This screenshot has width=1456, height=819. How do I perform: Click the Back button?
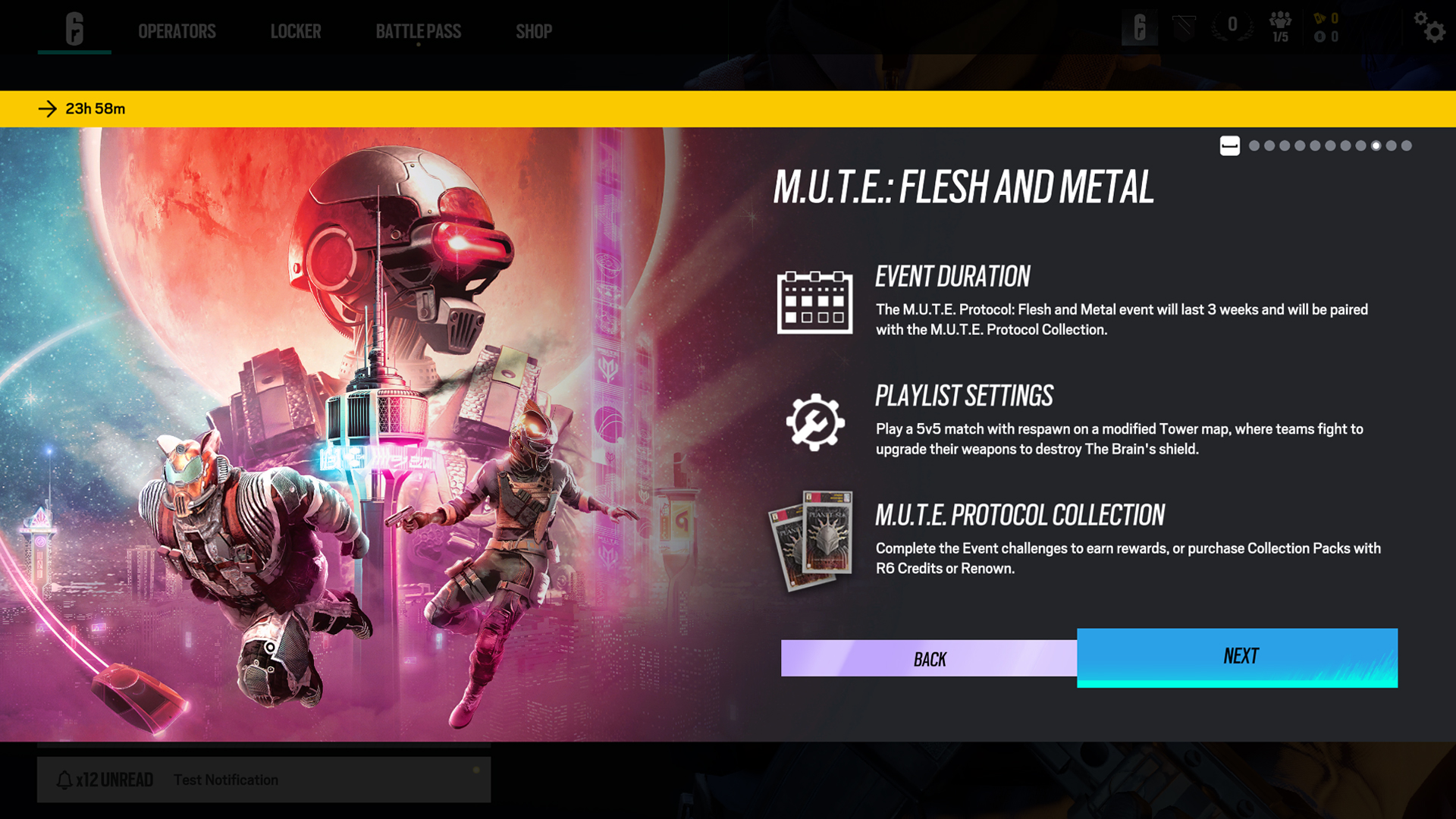point(929,658)
